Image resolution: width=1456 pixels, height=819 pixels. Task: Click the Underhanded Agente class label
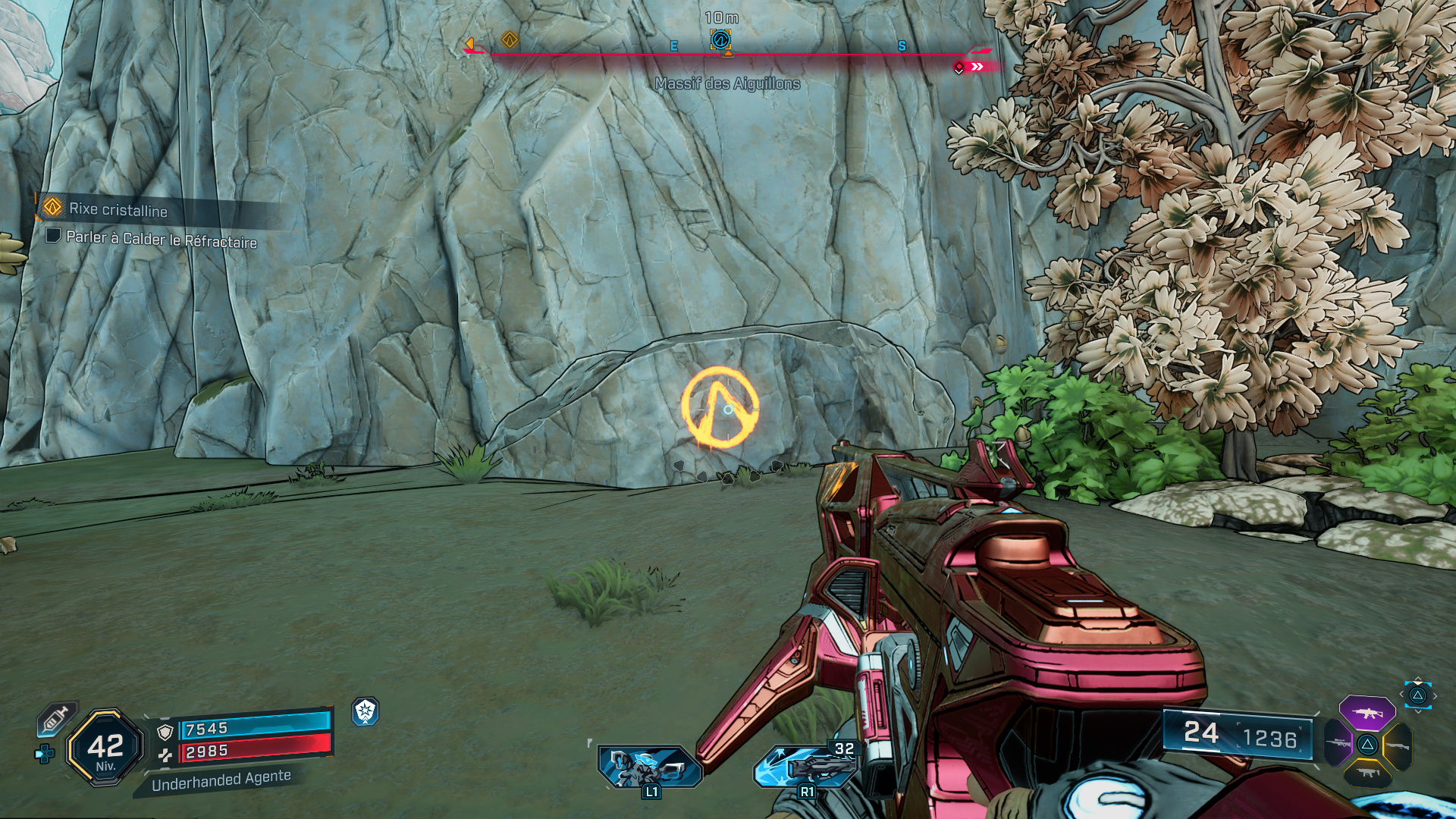click(221, 780)
